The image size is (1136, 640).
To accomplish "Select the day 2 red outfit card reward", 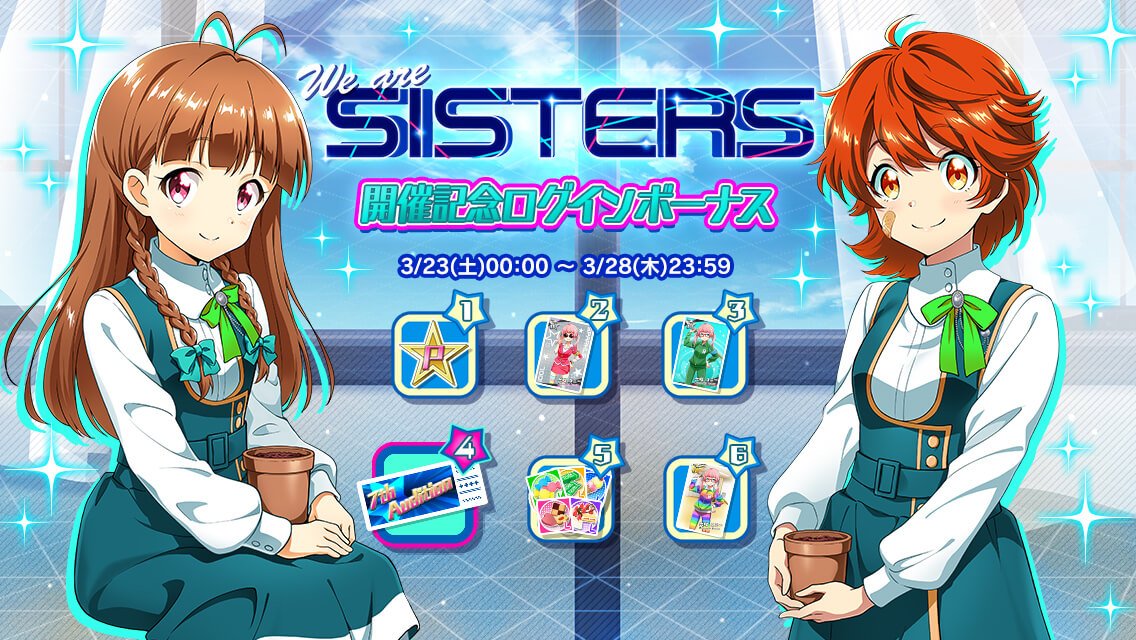I will coord(567,353).
